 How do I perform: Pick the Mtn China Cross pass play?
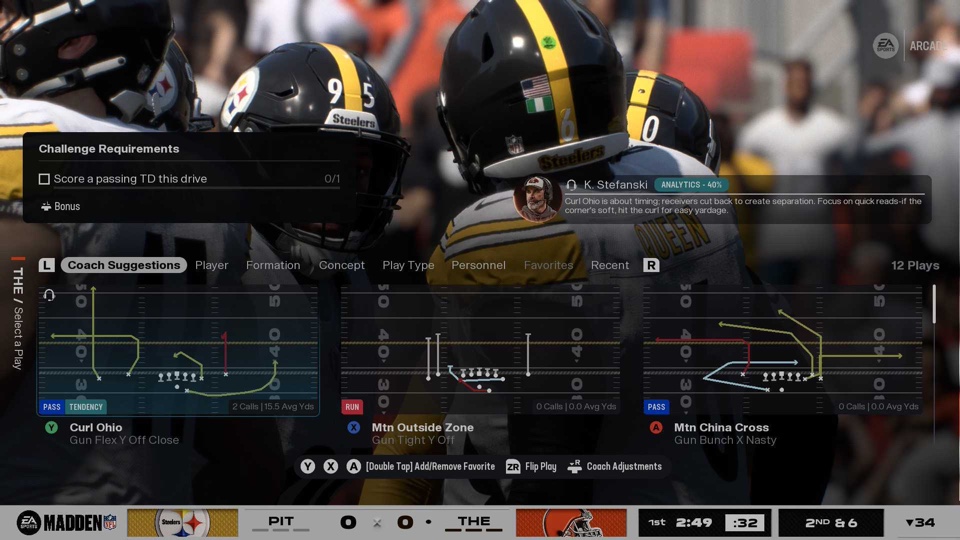click(782, 351)
